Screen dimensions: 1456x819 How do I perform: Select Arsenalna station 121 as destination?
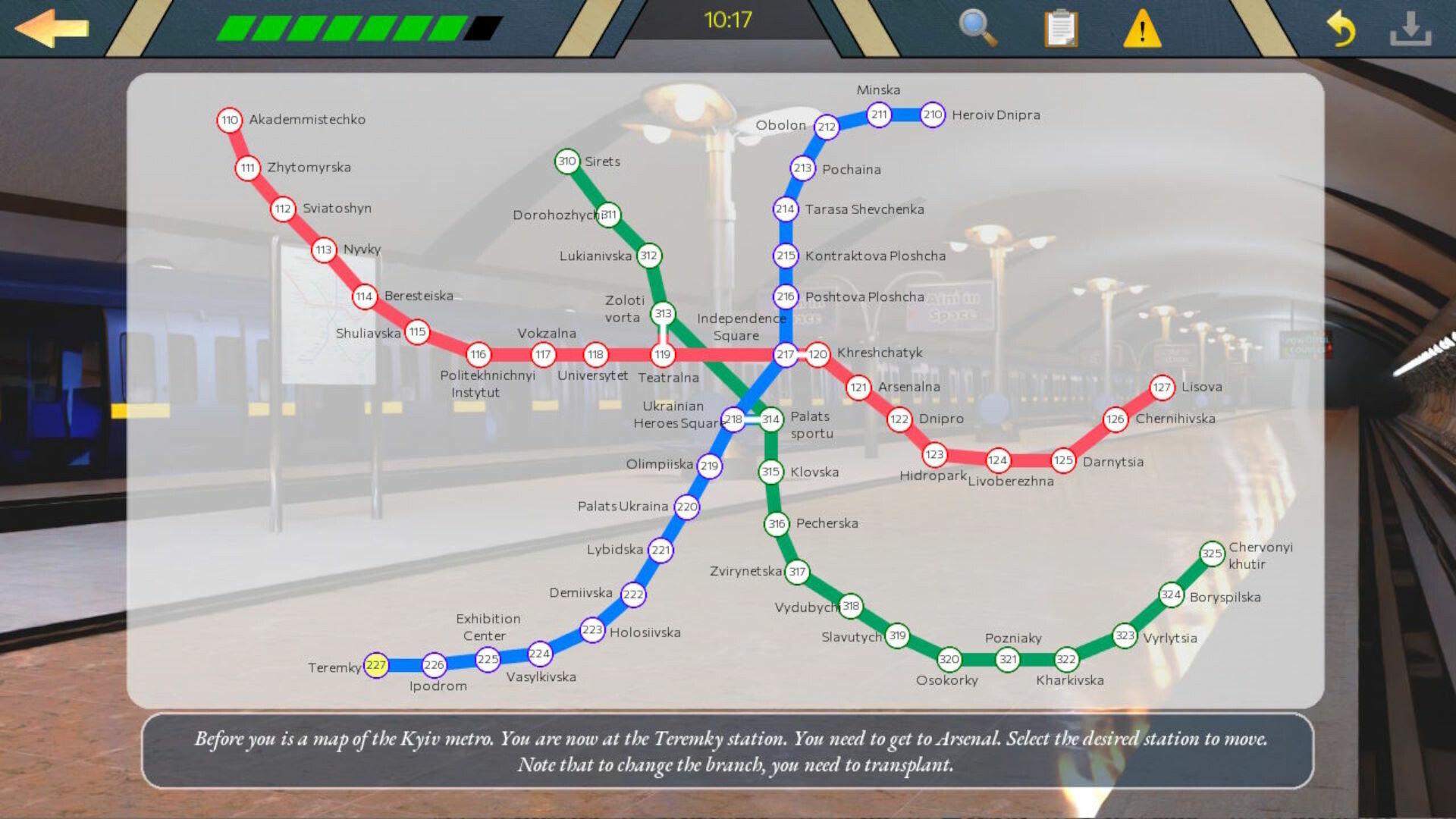pyautogui.click(x=858, y=388)
